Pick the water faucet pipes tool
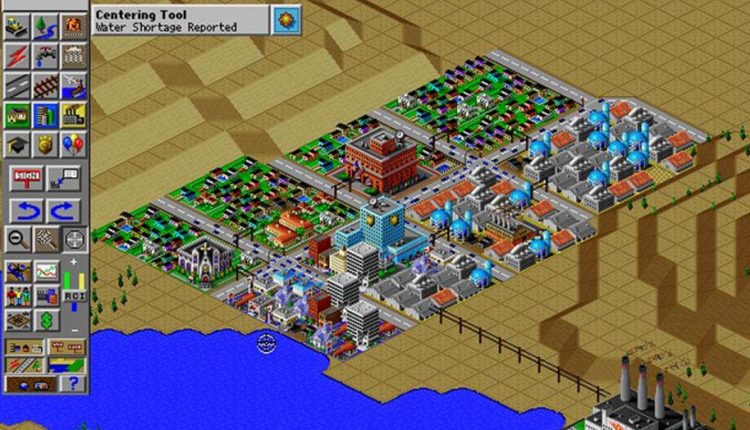 pos(45,55)
